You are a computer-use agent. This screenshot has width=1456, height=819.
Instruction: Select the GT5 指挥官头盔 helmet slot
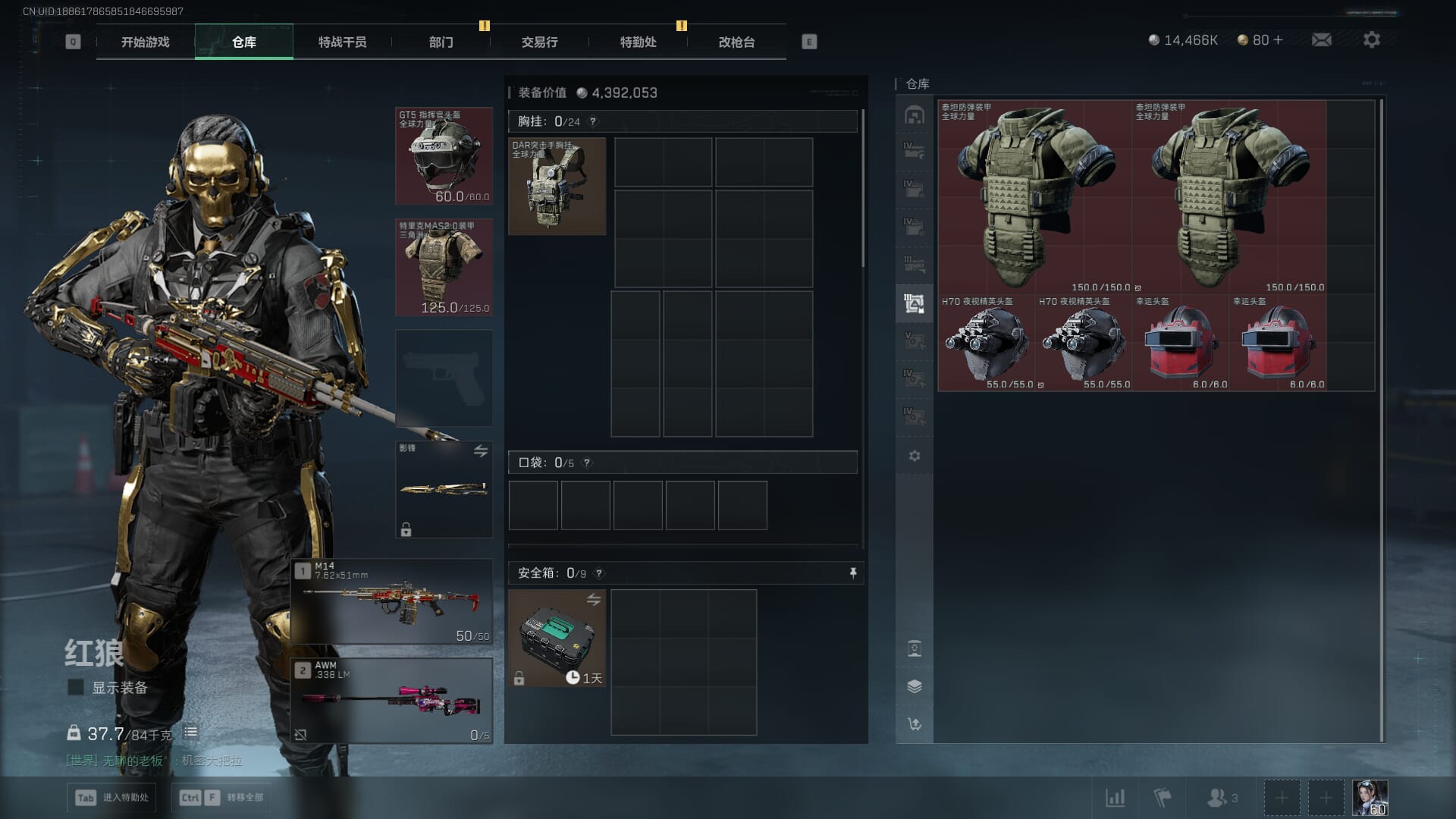444,156
